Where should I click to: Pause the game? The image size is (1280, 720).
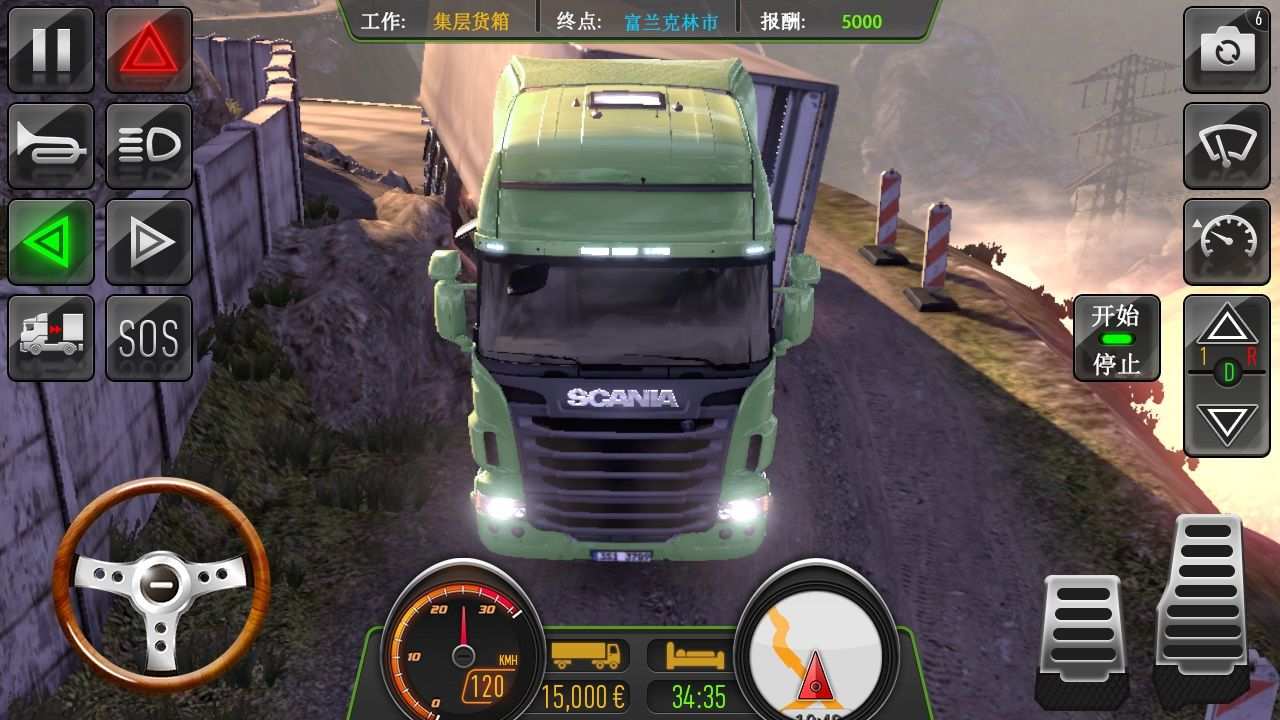pos(52,49)
